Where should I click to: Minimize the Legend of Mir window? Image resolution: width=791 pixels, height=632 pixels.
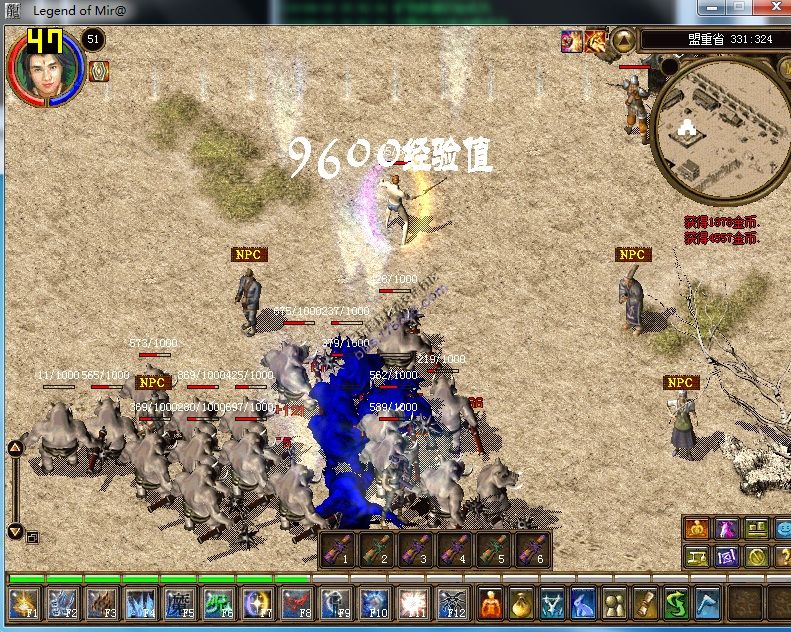point(714,6)
